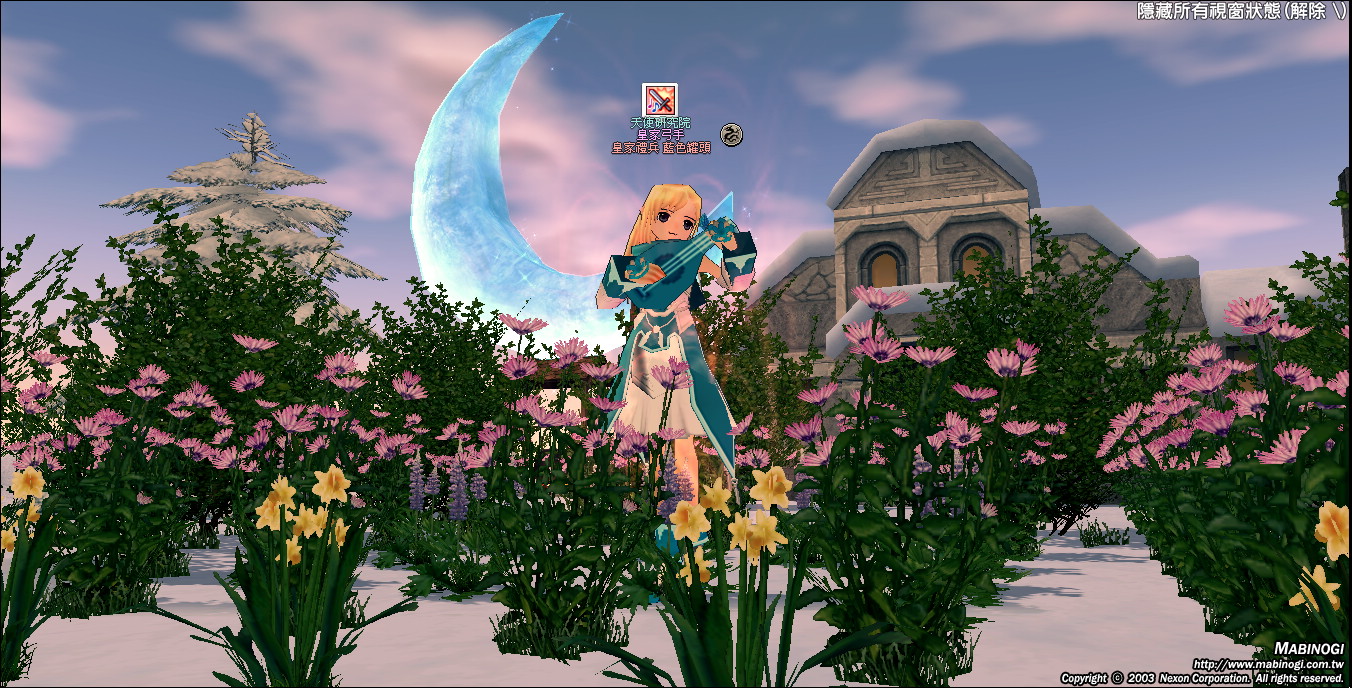This screenshot has height=688, width=1352.
Task: Click the sword-and-music-notes skill icon
Action: (x=659, y=100)
